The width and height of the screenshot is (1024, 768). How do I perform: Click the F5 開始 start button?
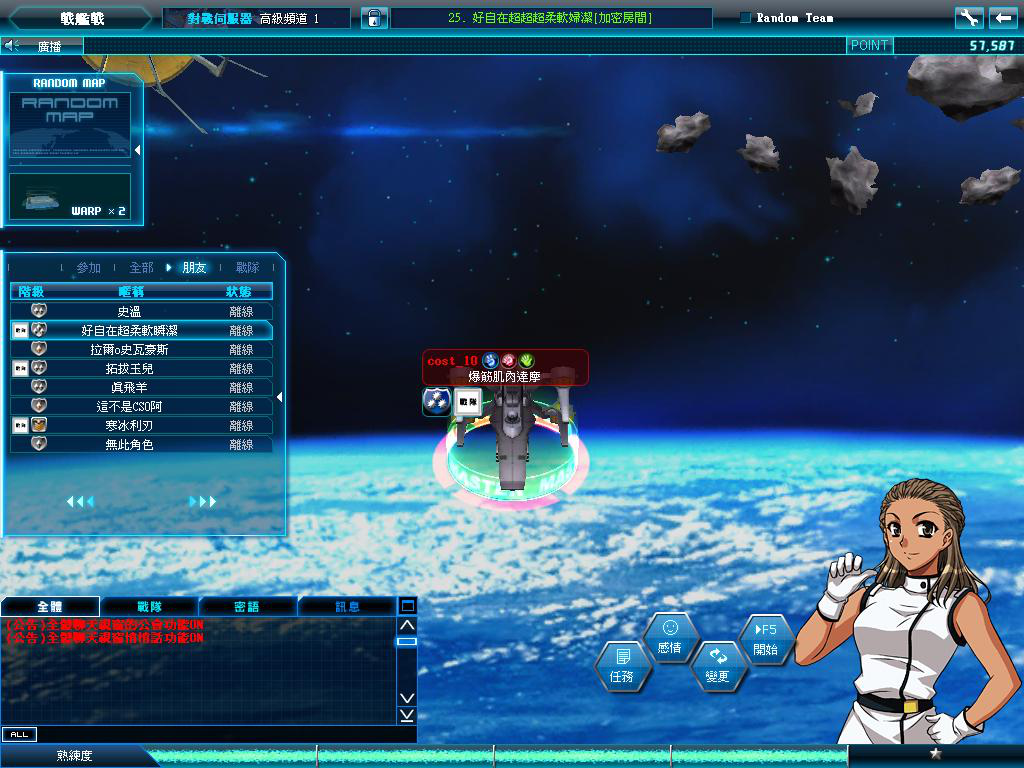pos(766,640)
